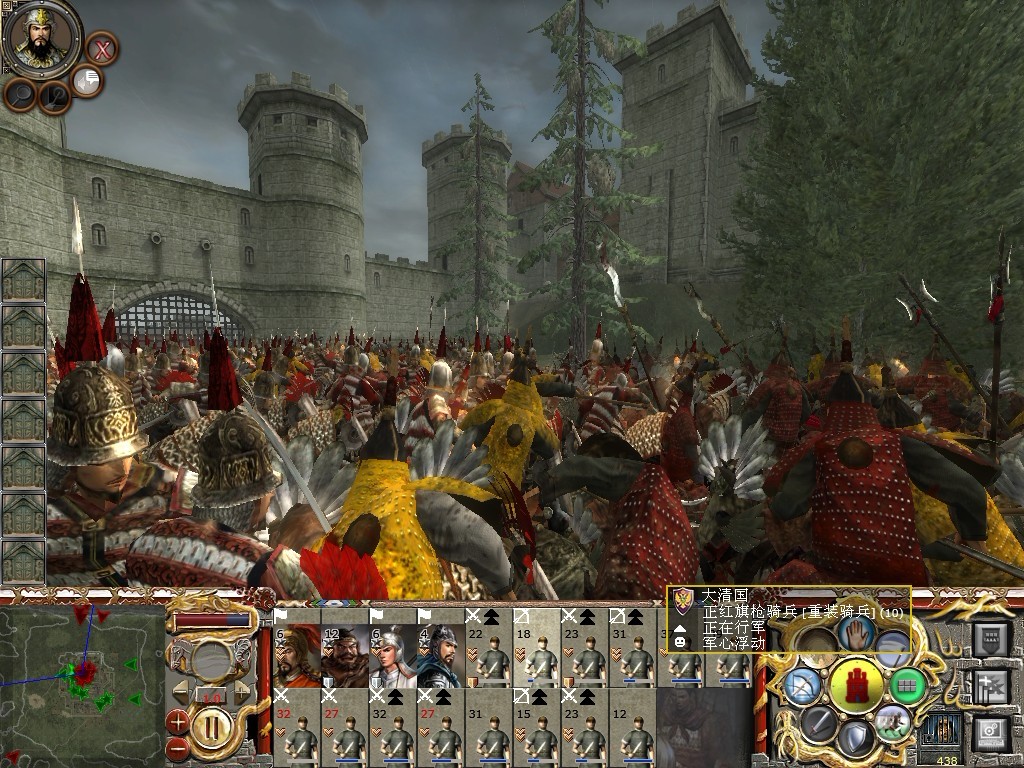Screen dimensions: 1024x768
Task: Click the advisor's magnifying glass button
Action: (x=20, y=94)
